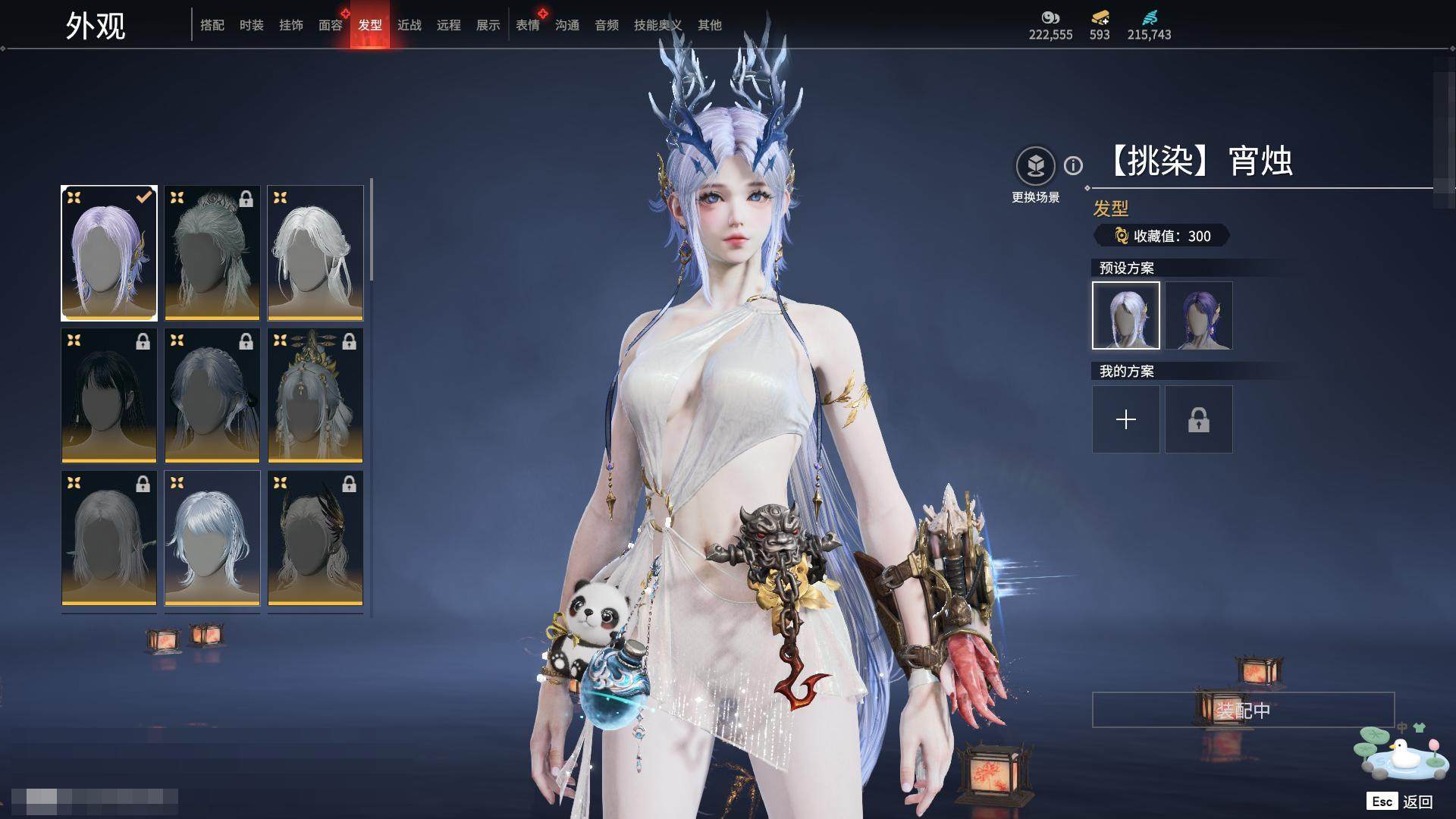Click the 装配中 equip button
This screenshot has height=819, width=1456.
tap(1243, 710)
